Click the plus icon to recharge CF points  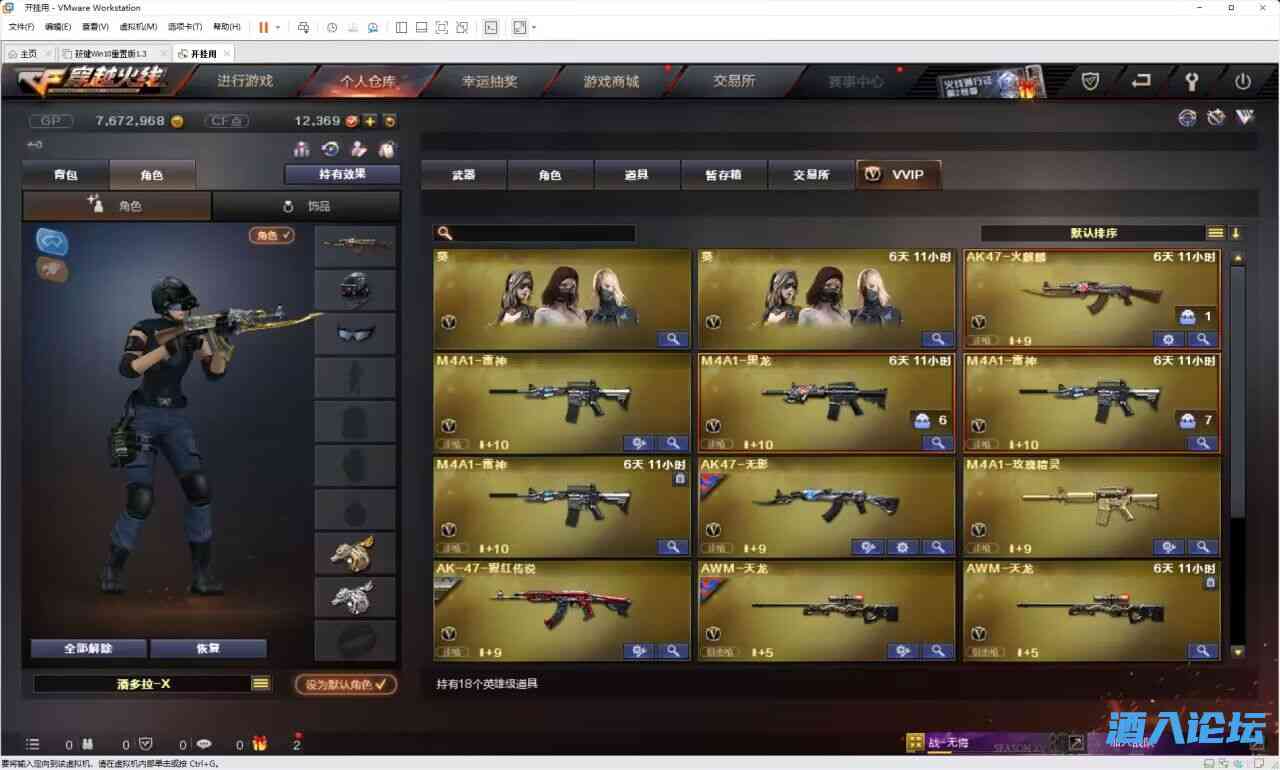click(x=371, y=121)
